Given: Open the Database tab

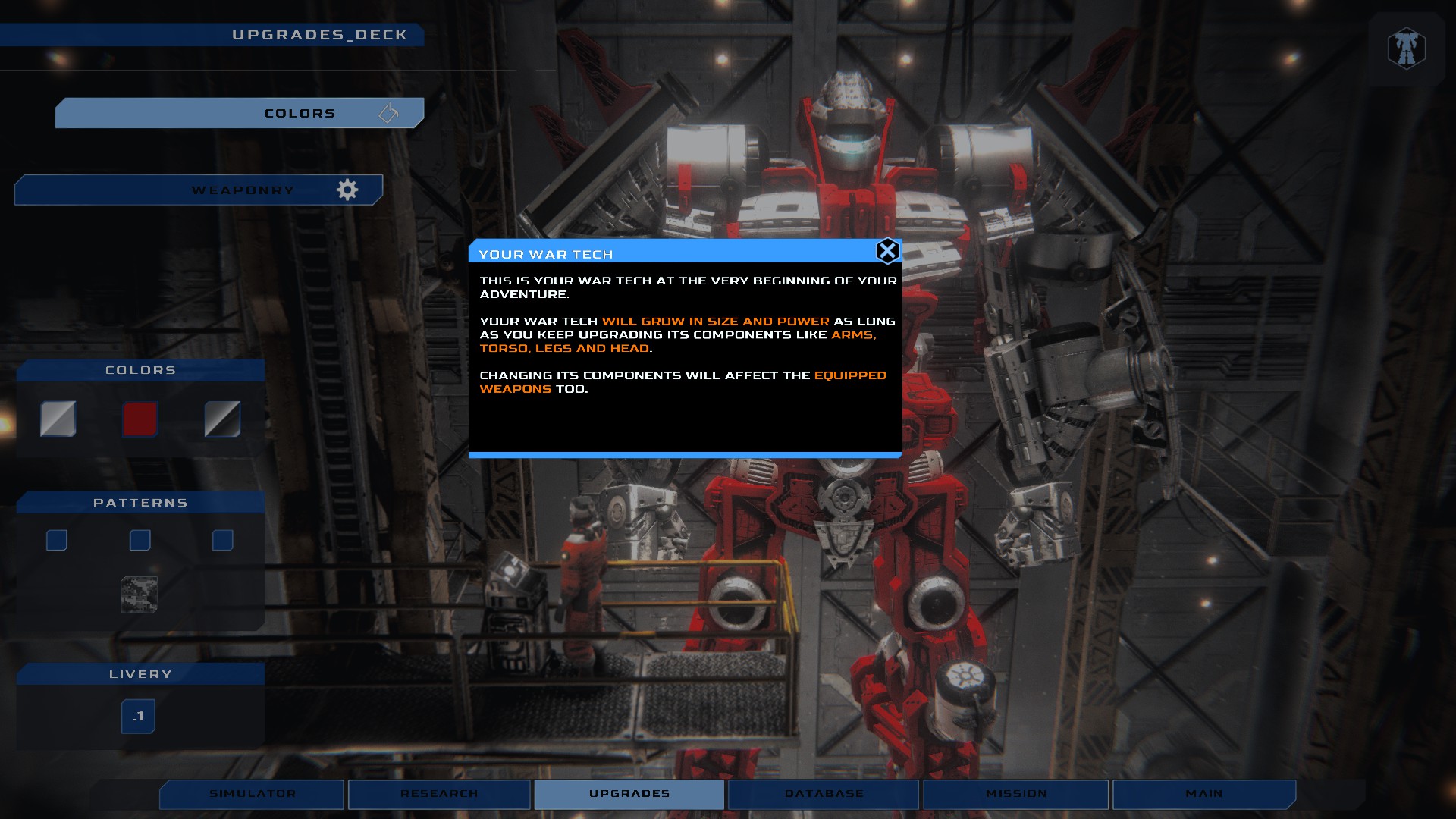Looking at the screenshot, I should coord(824,794).
